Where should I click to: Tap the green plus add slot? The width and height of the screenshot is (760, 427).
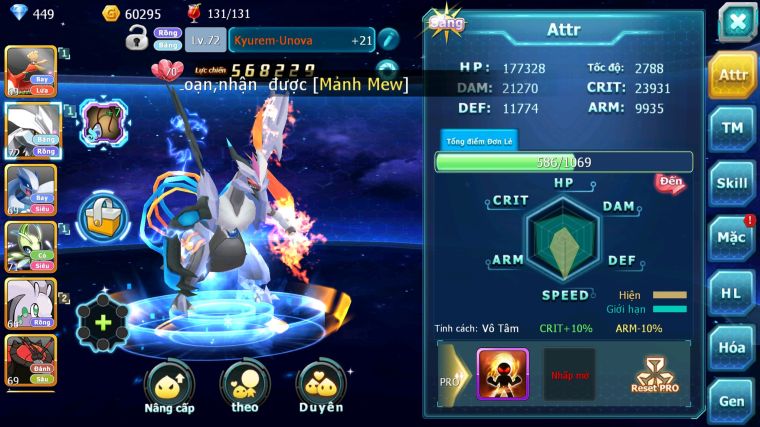(x=102, y=322)
